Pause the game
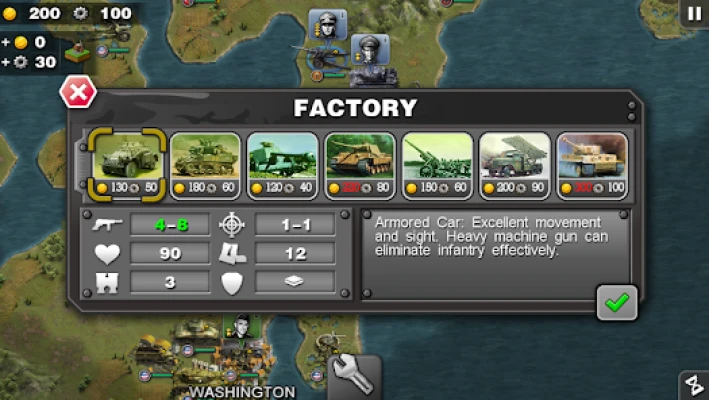The image size is (709, 400). [x=693, y=13]
